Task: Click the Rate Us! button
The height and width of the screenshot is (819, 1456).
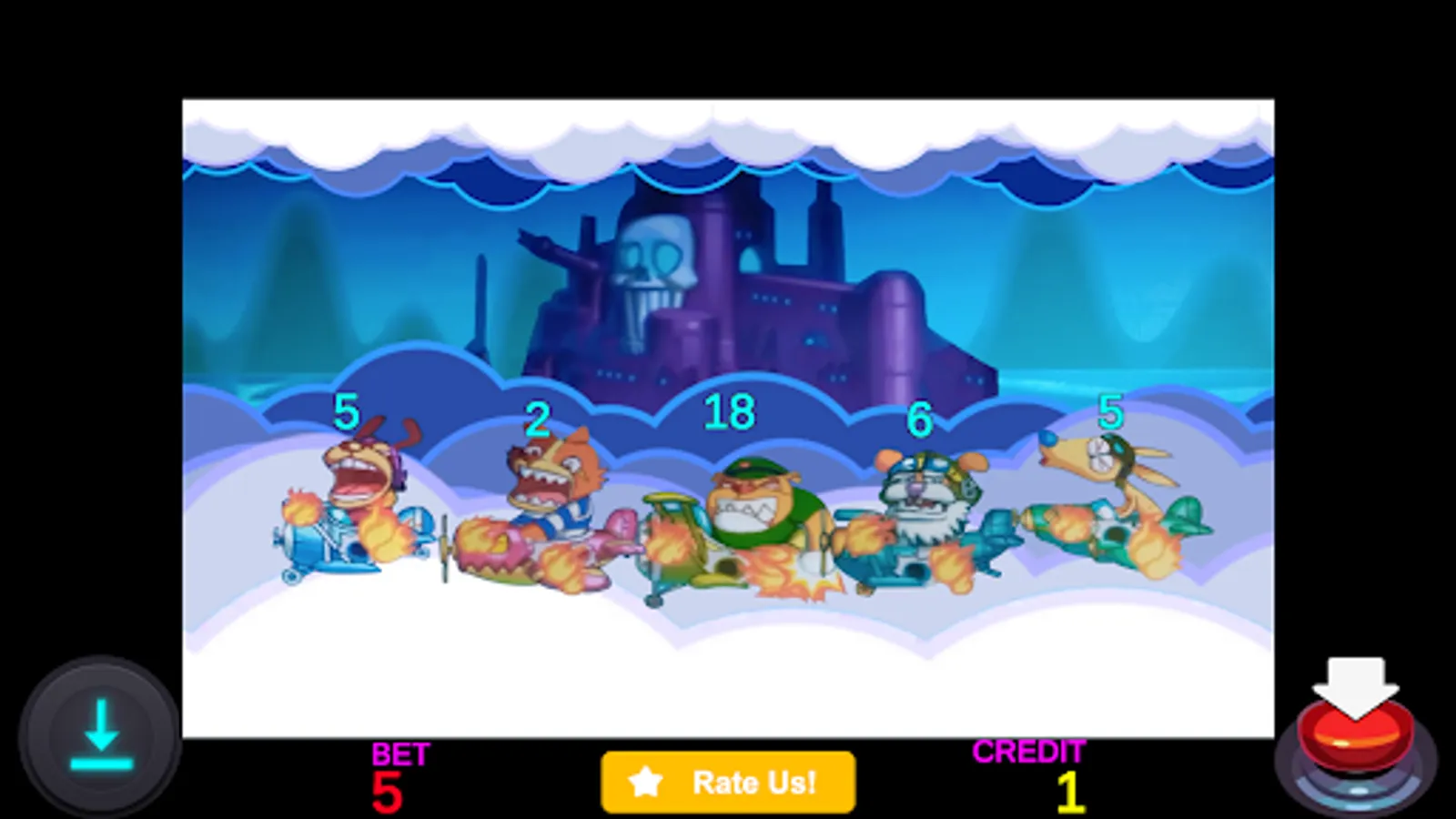Action: [x=728, y=781]
